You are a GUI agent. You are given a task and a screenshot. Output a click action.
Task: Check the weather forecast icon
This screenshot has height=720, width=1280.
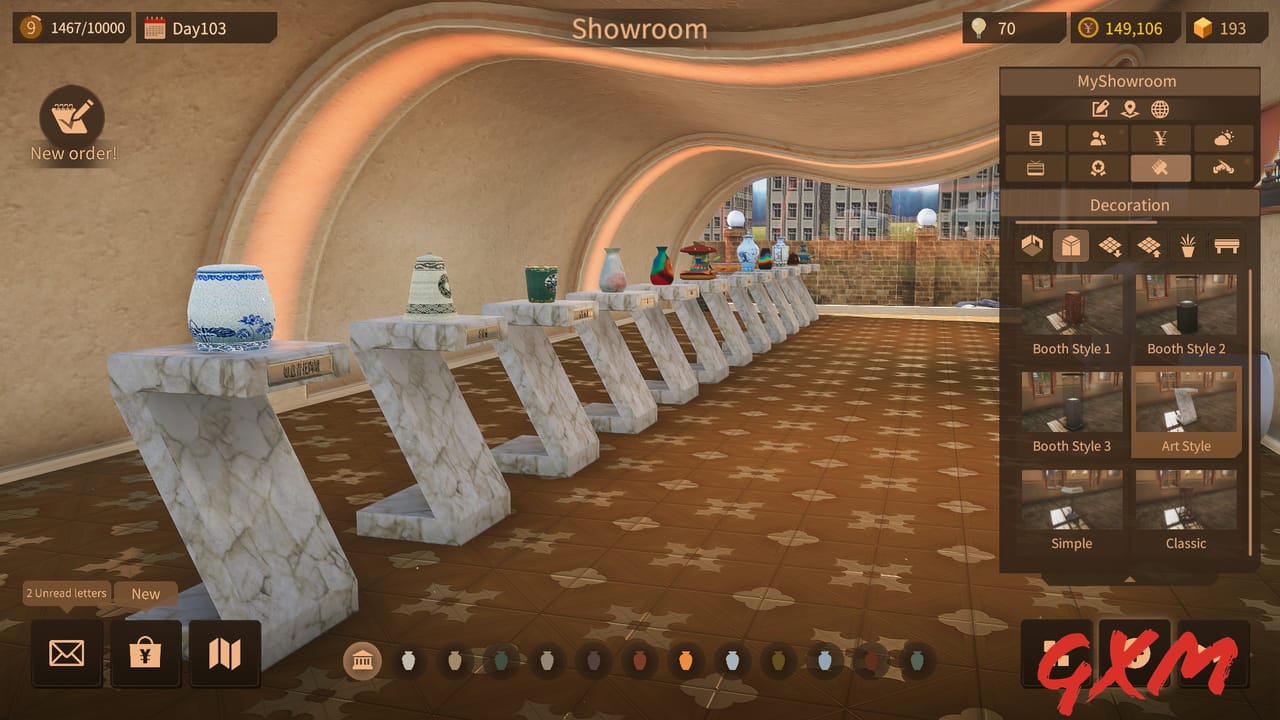pyautogui.click(x=1224, y=138)
